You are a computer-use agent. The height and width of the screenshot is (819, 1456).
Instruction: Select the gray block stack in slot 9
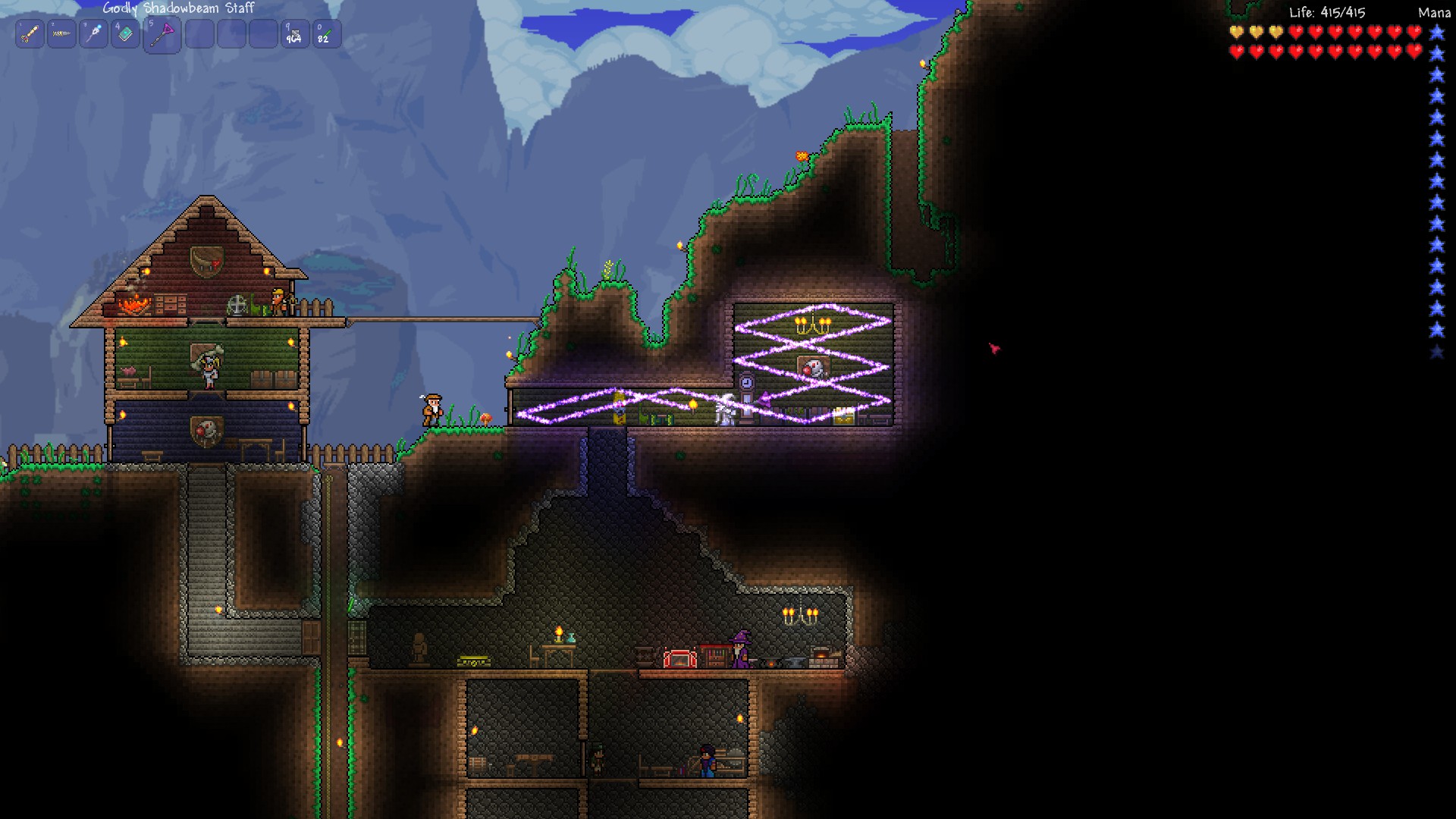point(295,34)
